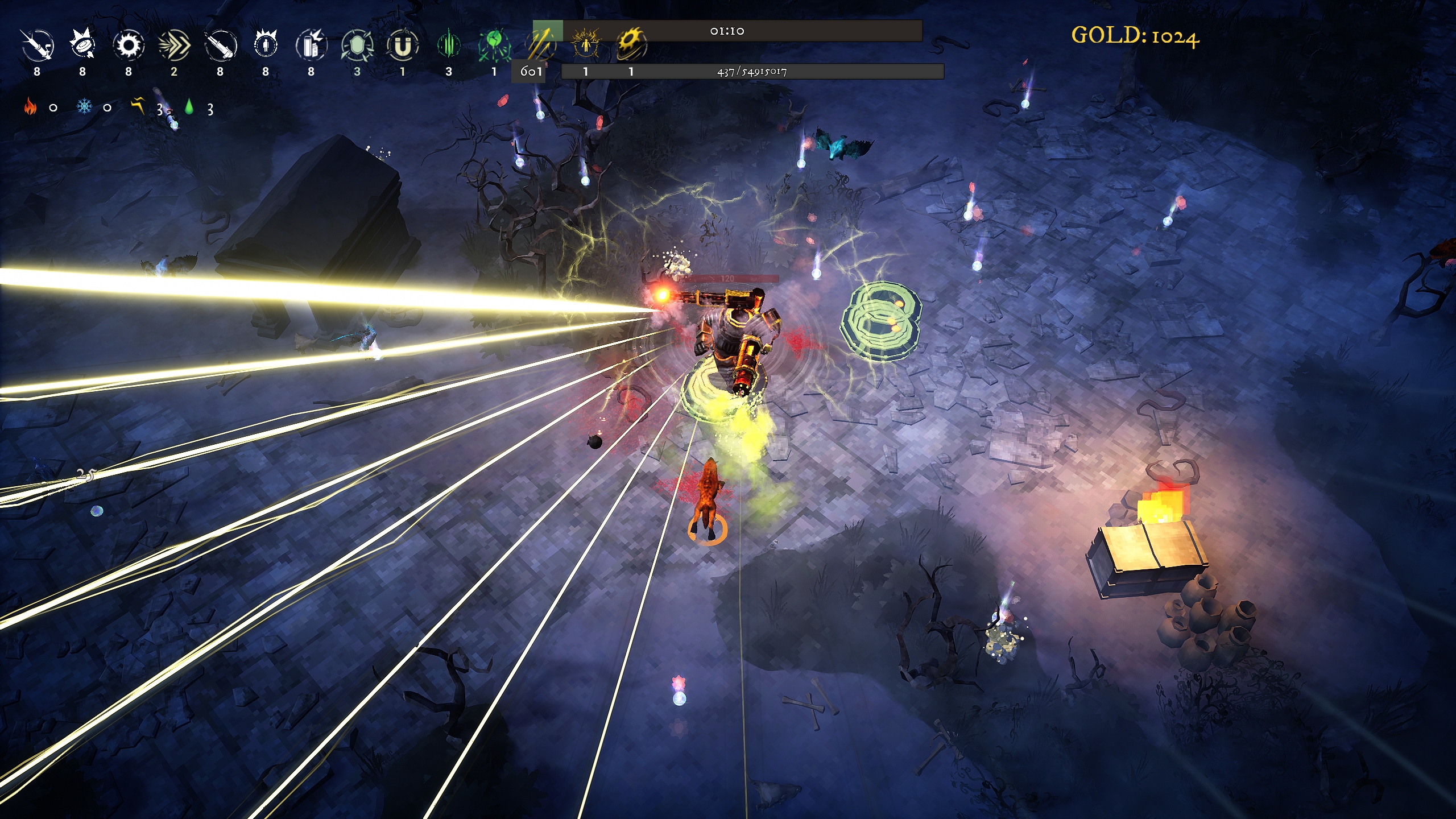1456x819 pixels.
Task: Click the ammo magazine upgrade icon
Action: [311, 45]
